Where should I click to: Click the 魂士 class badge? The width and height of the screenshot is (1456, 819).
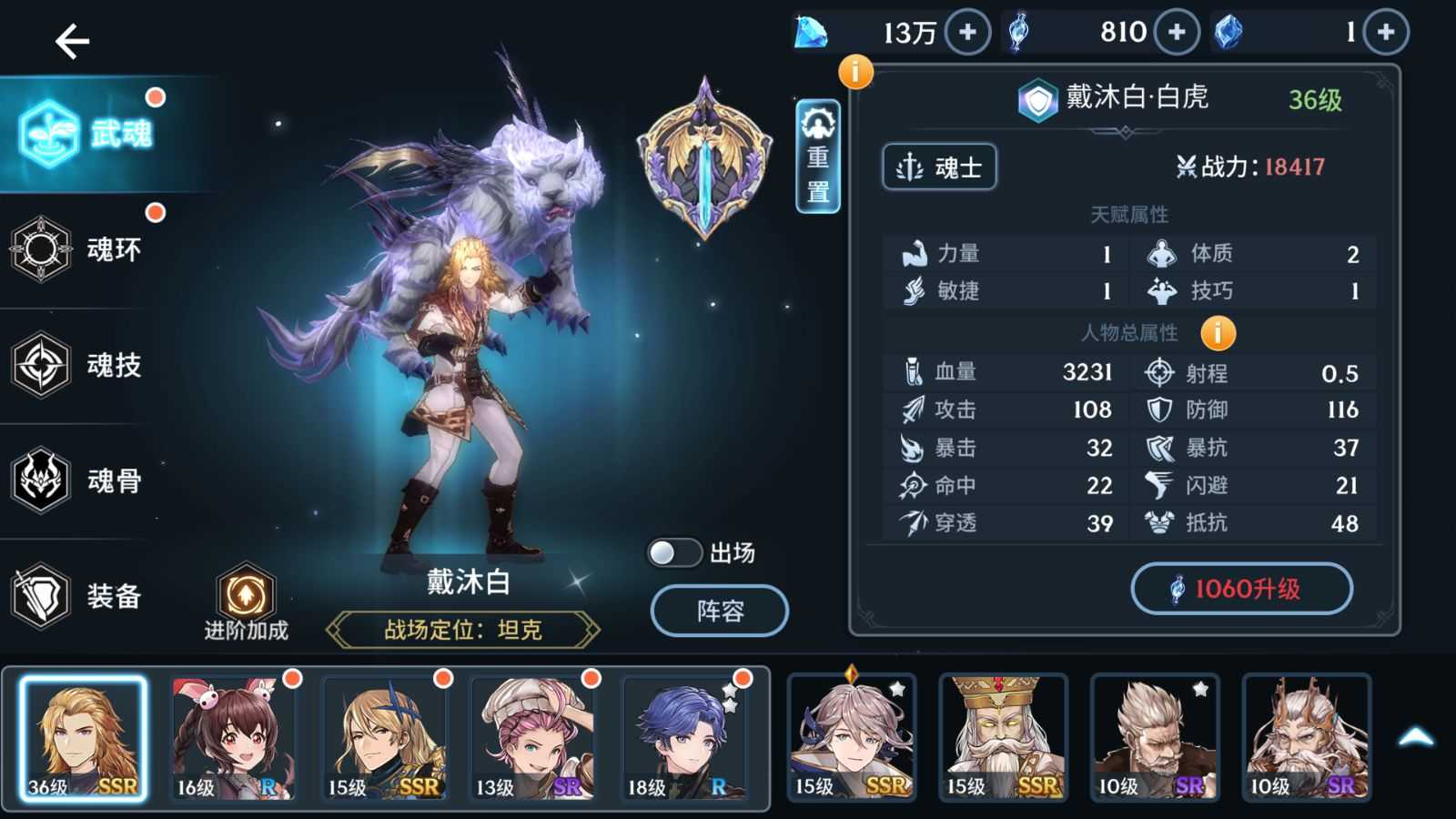click(x=938, y=167)
